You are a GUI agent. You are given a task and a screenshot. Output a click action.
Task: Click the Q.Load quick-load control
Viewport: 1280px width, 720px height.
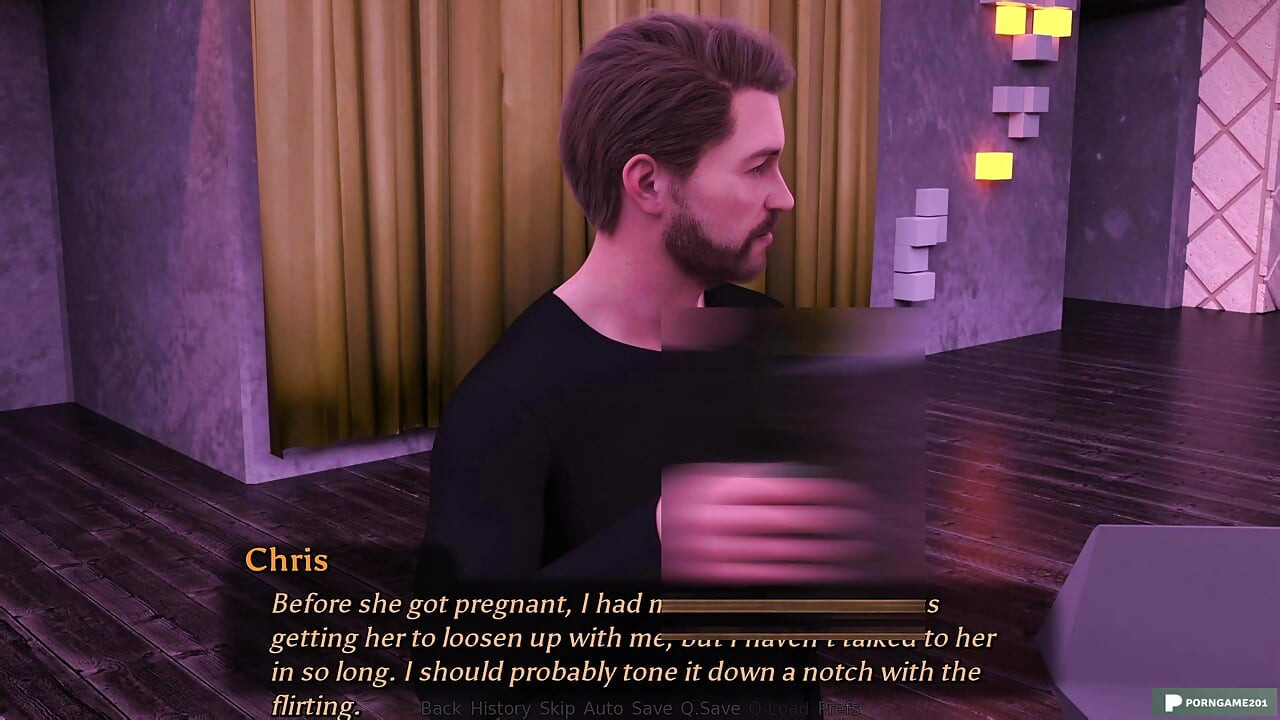pyautogui.click(x=777, y=708)
